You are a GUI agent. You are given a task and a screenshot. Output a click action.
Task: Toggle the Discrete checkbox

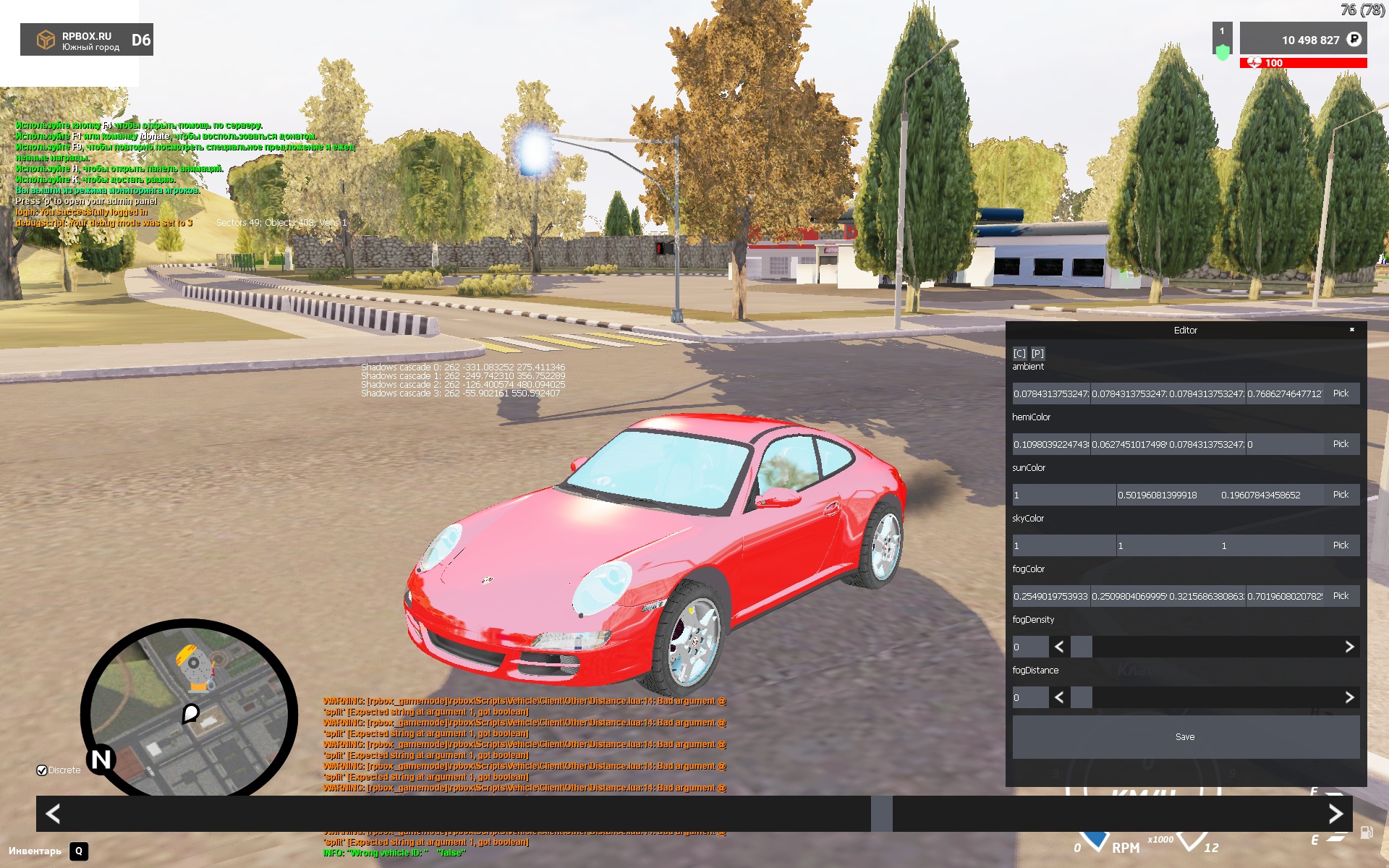(42, 770)
